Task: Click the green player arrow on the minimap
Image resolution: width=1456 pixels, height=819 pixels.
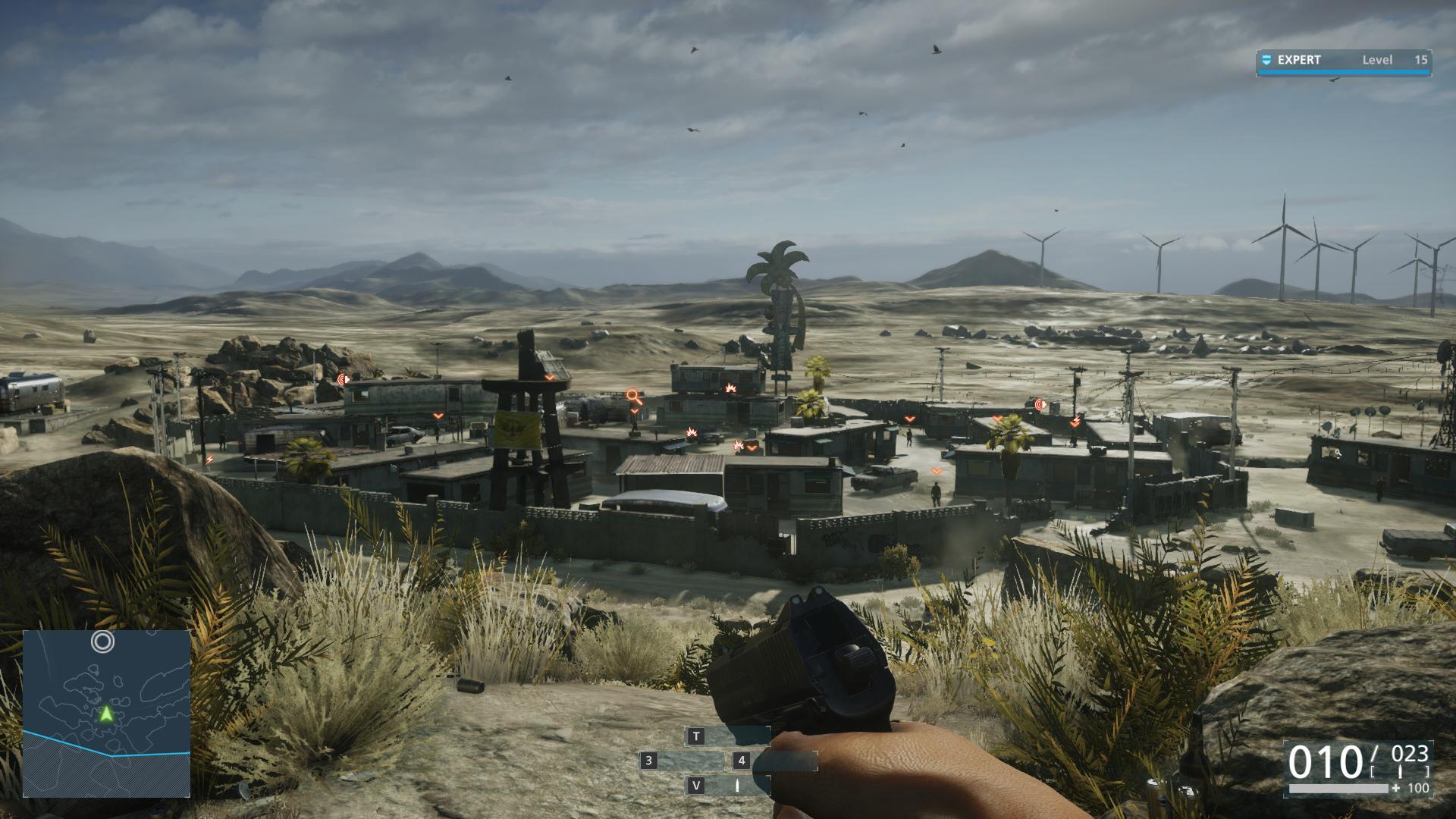Action: click(106, 714)
